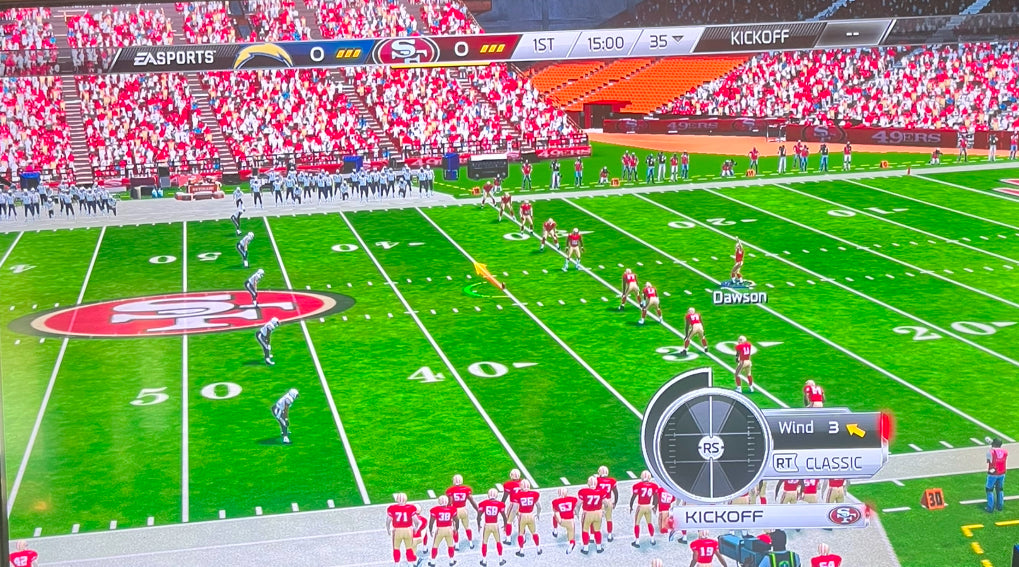Select the Dawson kicker name tag

point(739,297)
